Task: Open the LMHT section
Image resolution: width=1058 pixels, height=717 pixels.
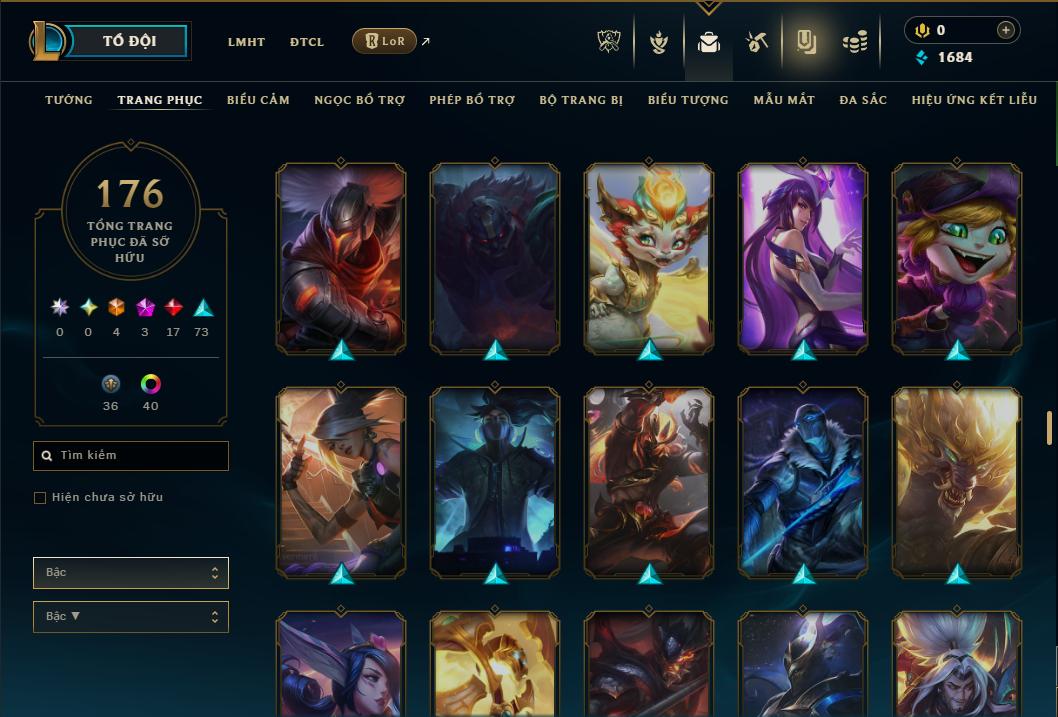Action: 246,42
